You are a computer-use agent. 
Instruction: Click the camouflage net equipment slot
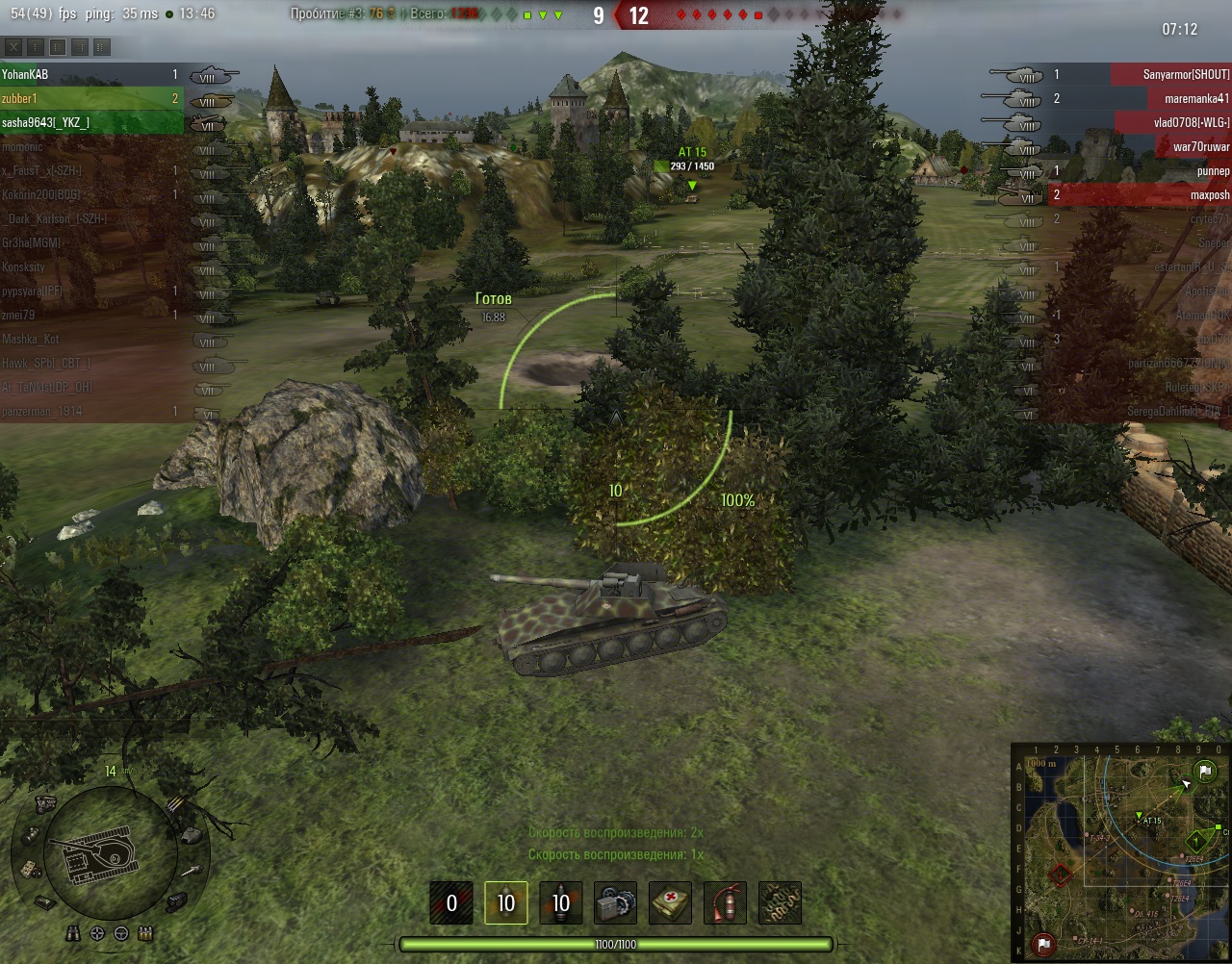coord(780,903)
